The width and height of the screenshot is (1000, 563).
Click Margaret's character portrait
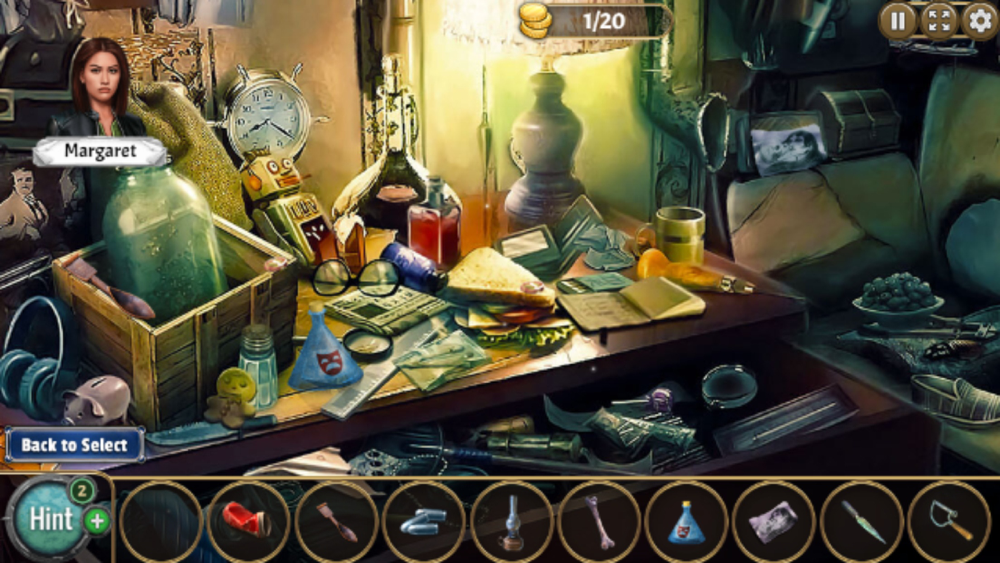[x=100, y=88]
